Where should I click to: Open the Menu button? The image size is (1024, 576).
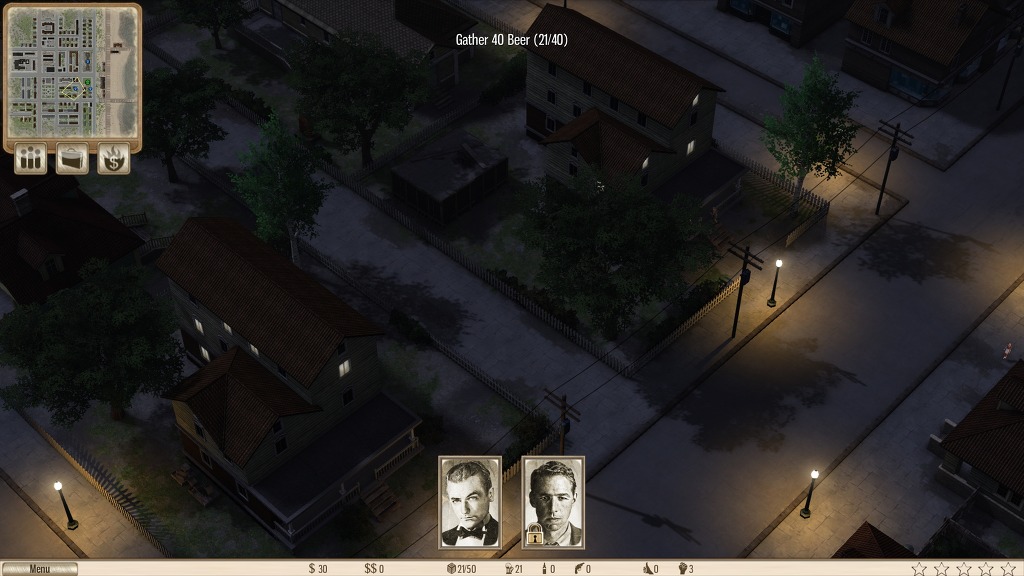coord(39,569)
